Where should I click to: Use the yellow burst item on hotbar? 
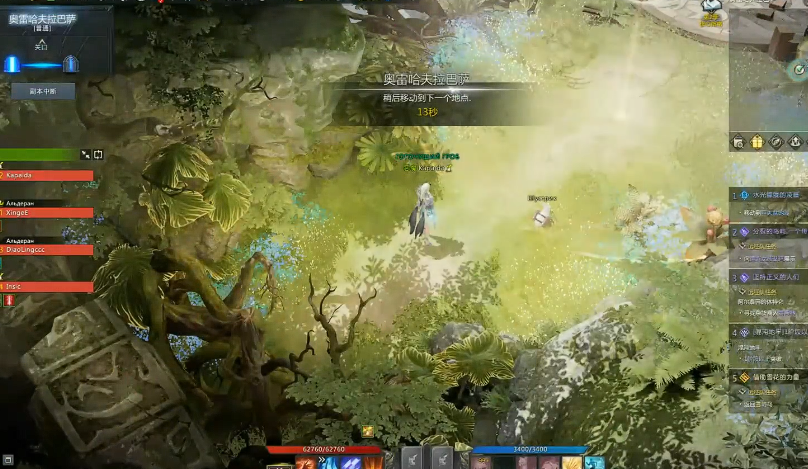[573, 462]
